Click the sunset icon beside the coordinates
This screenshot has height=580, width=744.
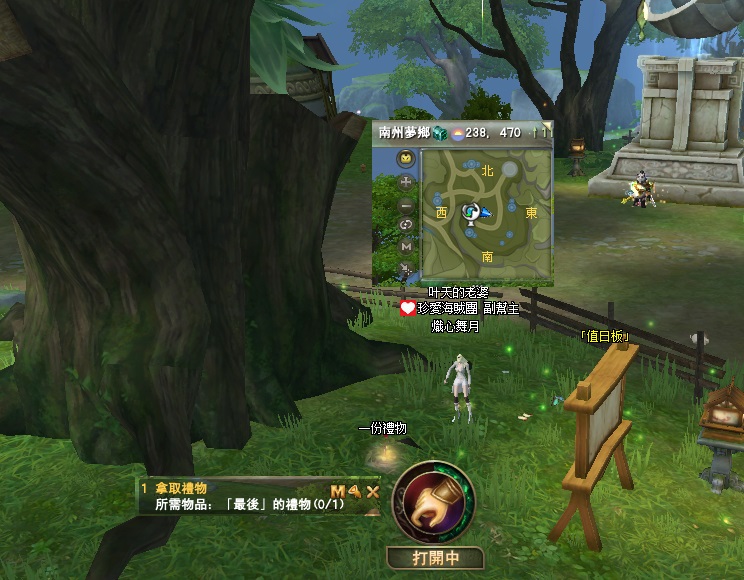pos(457,132)
